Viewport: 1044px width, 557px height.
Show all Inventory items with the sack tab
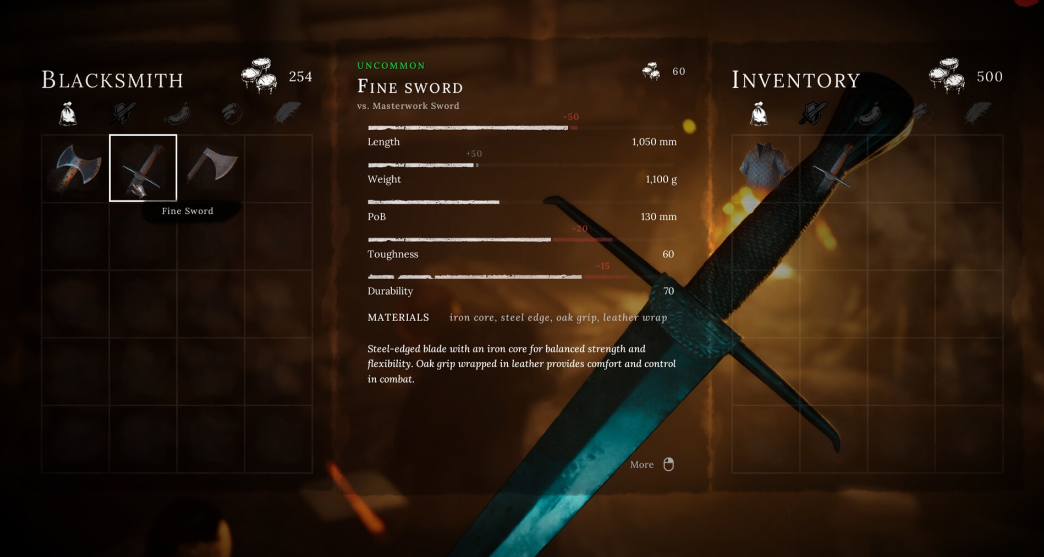[759, 113]
